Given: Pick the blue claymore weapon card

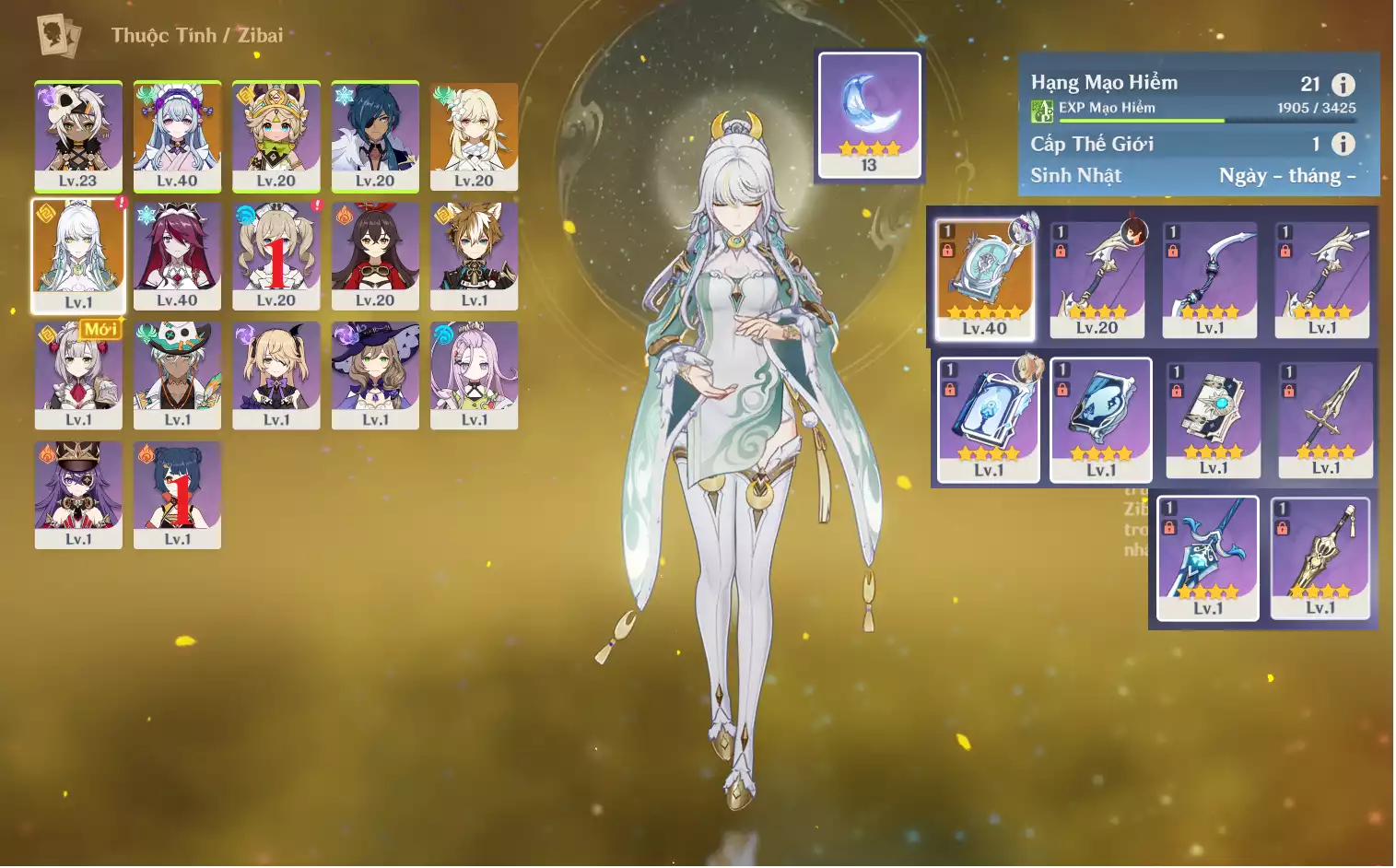Looking at the screenshot, I should (1208, 557).
